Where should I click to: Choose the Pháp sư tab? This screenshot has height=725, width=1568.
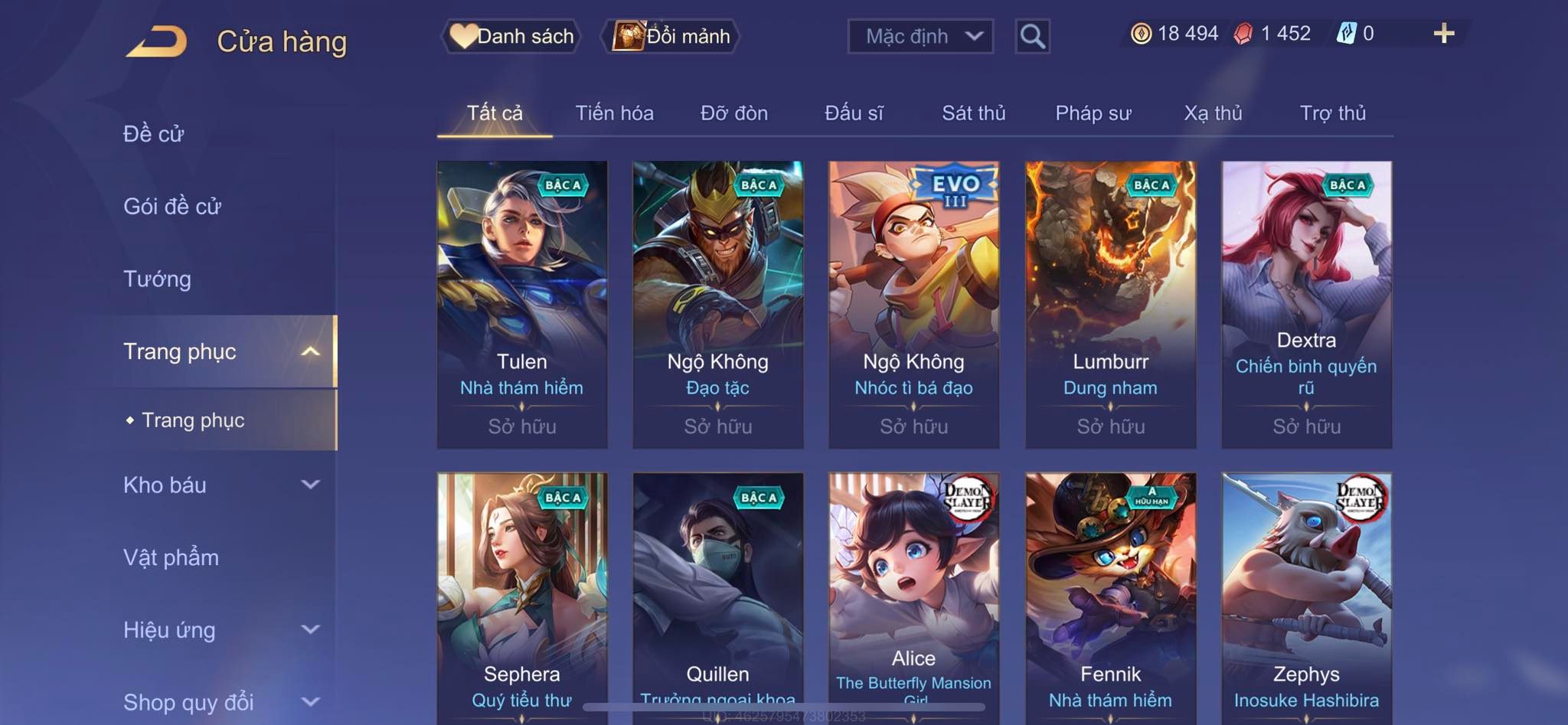pyautogui.click(x=1093, y=113)
